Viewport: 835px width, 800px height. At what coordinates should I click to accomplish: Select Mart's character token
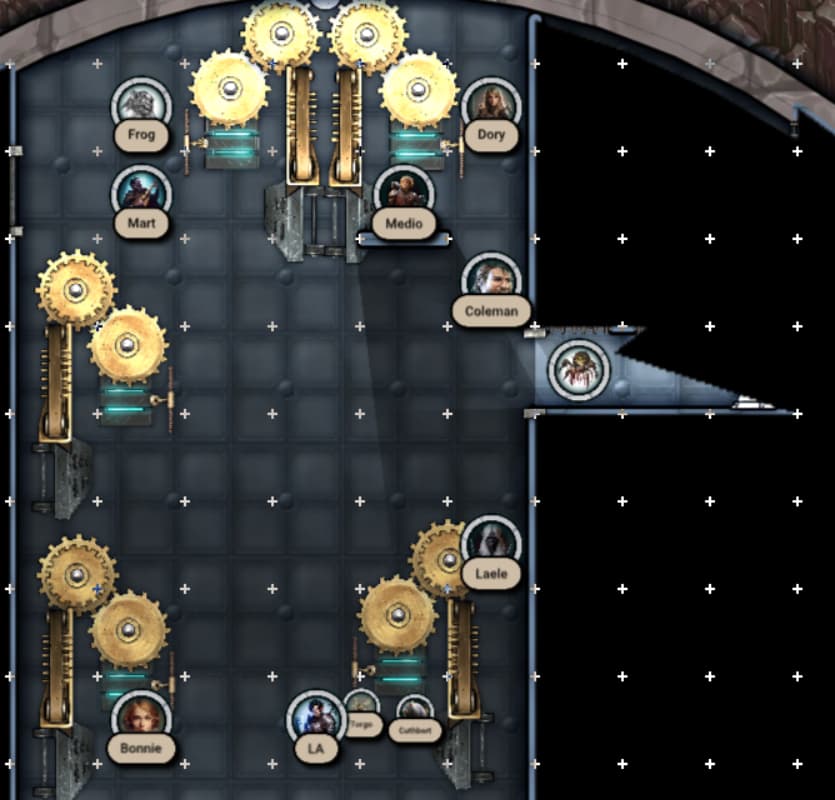coord(141,192)
